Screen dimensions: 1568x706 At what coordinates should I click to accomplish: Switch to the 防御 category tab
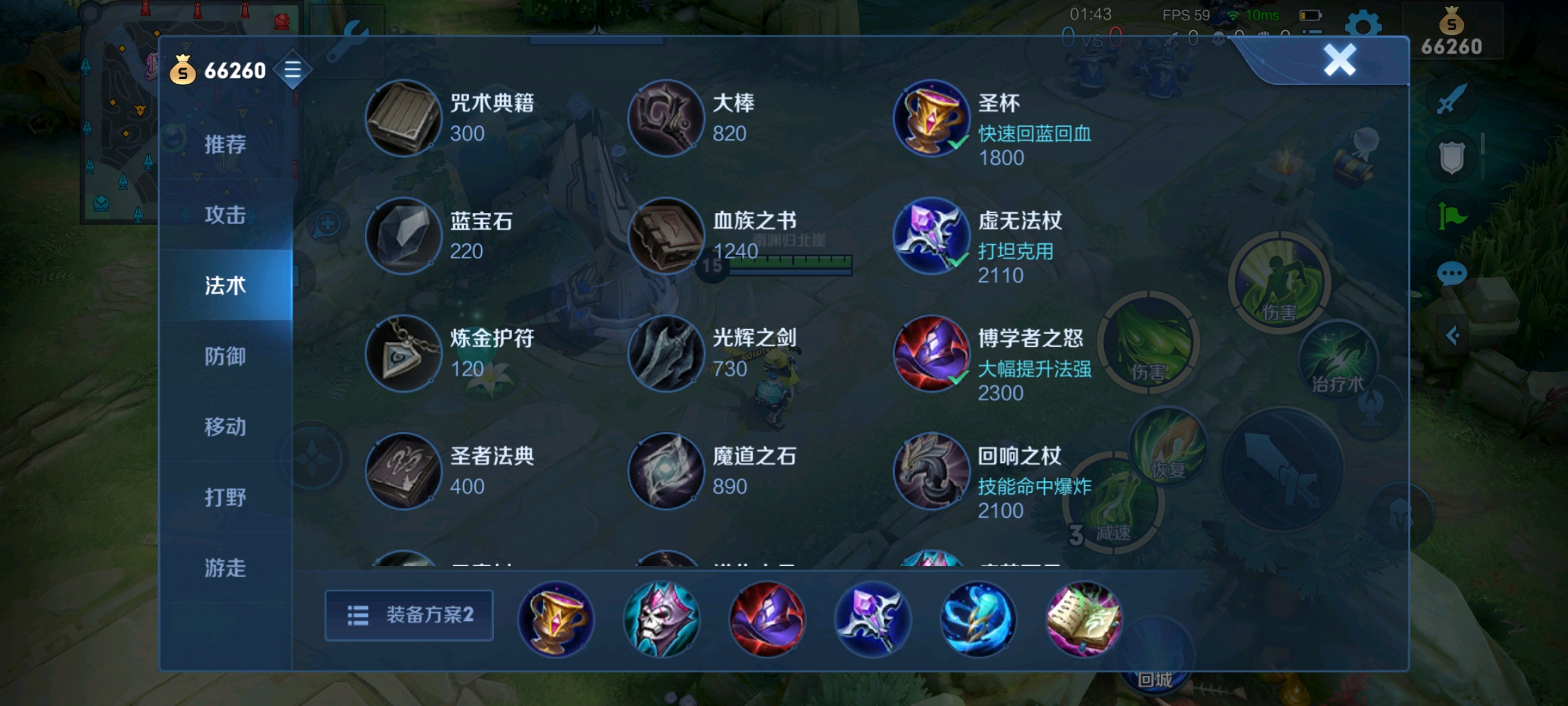click(x=227, y=357)
